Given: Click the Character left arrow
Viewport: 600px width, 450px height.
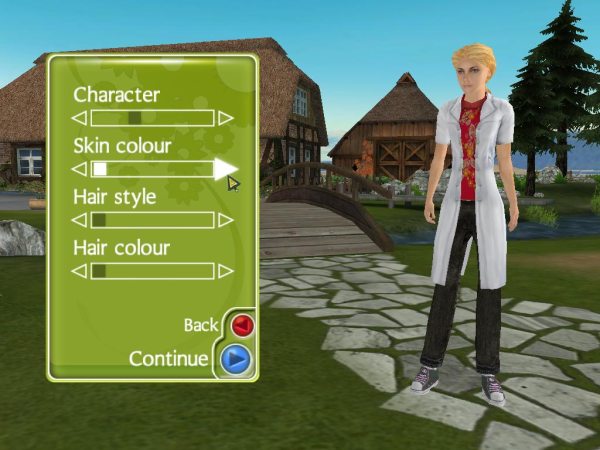Looking at the screenshot, I should point(80,118).
